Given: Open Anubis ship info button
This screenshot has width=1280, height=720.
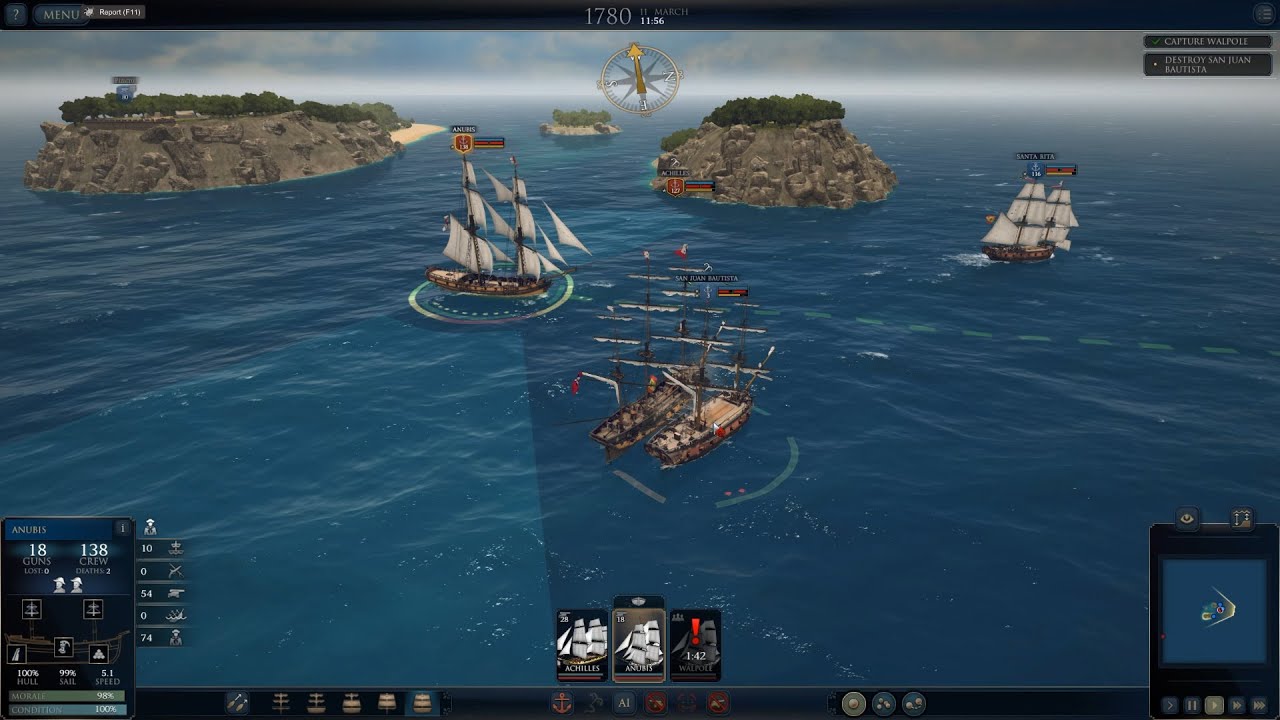Looking at the screenshot, I should [x=123, y=528].
